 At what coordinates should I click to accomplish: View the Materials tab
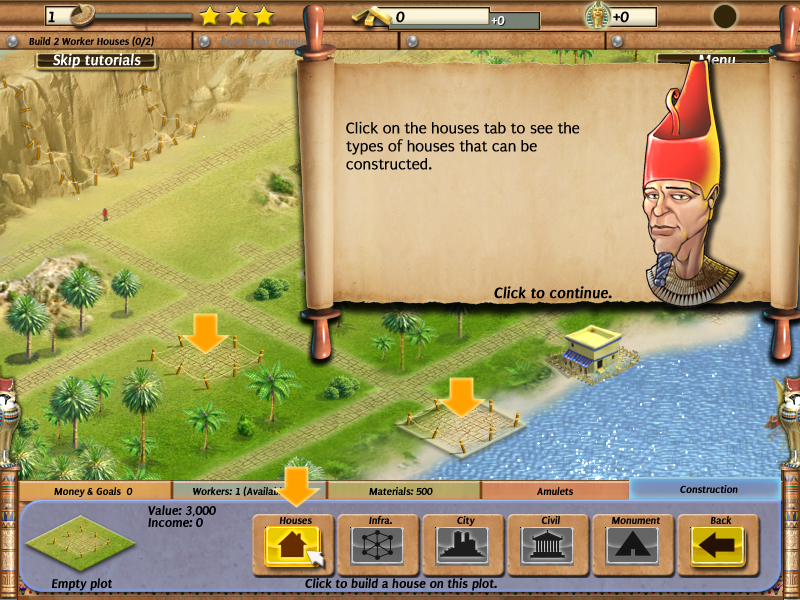403,491
